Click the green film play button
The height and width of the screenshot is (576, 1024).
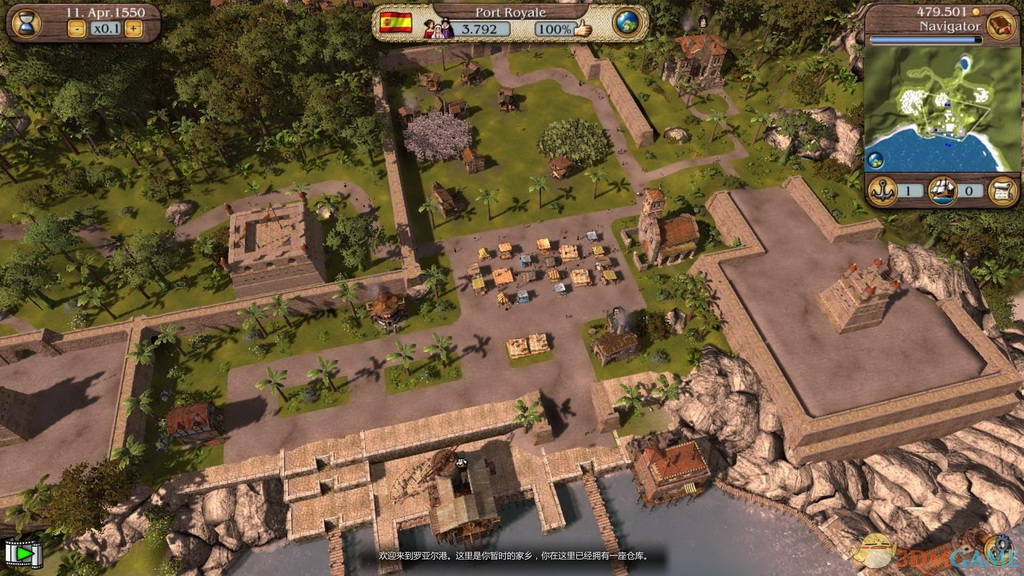click(x=22, y=553)
